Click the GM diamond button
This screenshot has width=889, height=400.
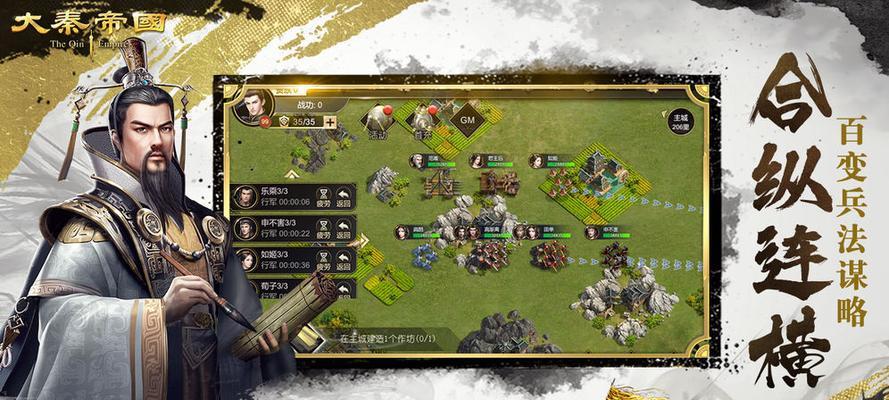466,116
